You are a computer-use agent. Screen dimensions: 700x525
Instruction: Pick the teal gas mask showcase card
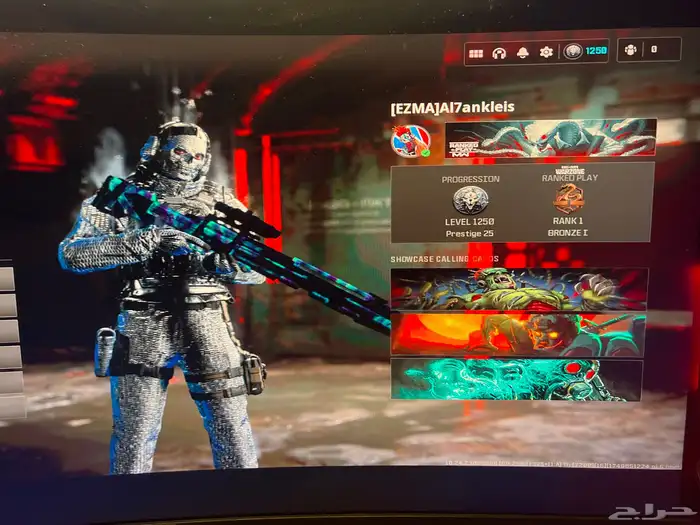(x=516, y=379)
